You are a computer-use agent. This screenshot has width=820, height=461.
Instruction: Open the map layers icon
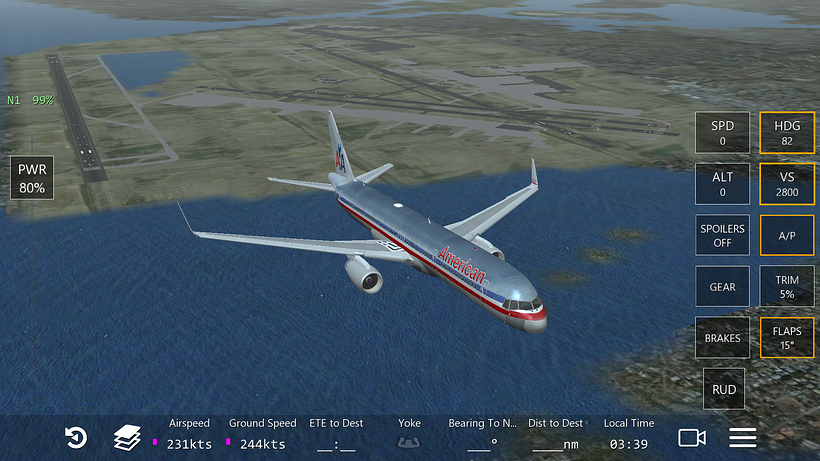pyautogui.click(x=127, y=438)
